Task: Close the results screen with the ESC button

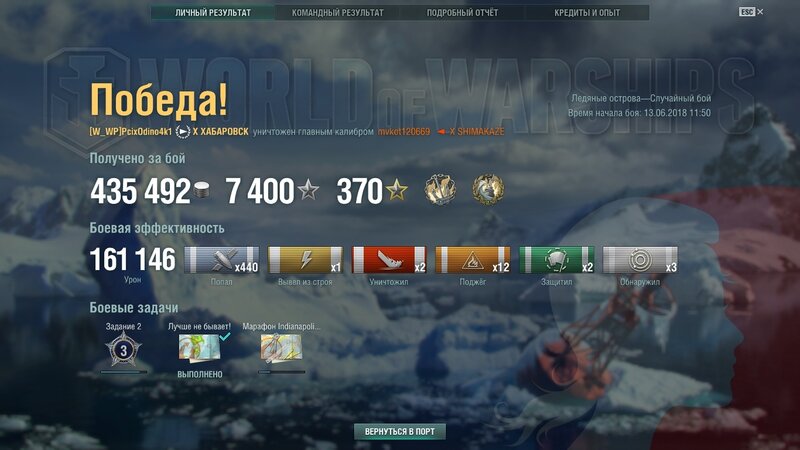Action: pos(748,12)
